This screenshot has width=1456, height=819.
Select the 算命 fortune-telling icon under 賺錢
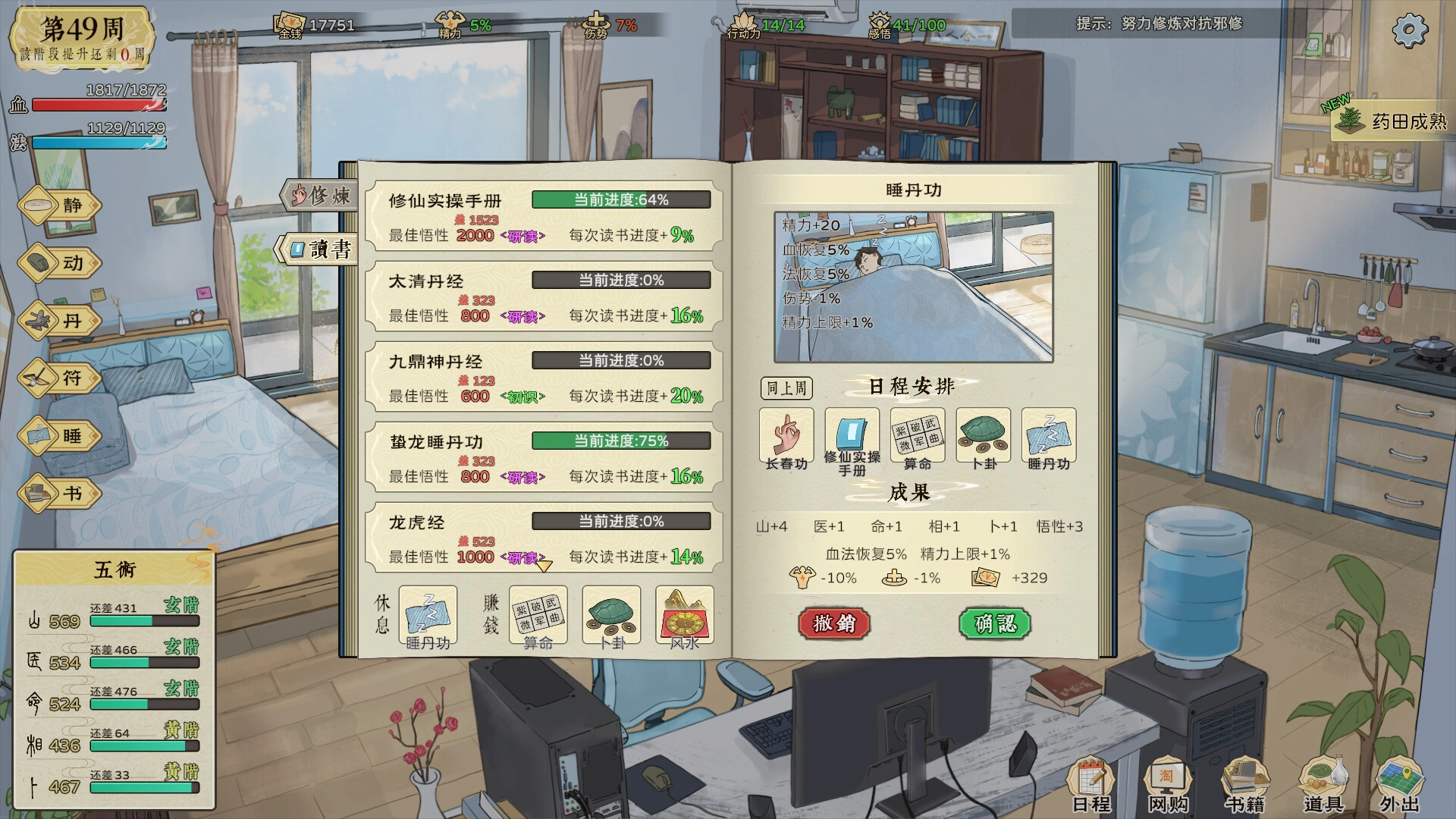point(538,616)
